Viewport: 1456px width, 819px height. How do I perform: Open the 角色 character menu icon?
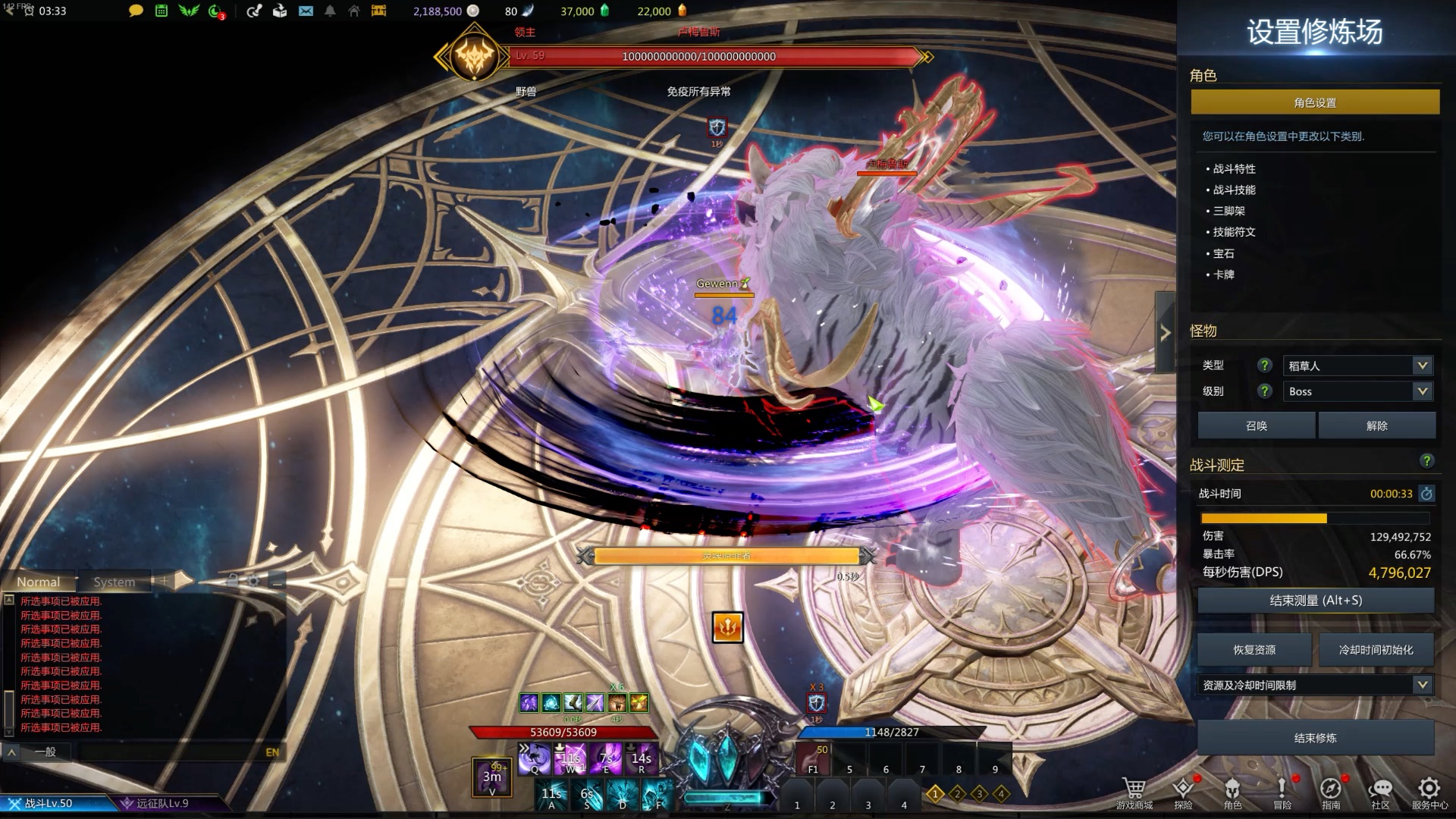1232,792
